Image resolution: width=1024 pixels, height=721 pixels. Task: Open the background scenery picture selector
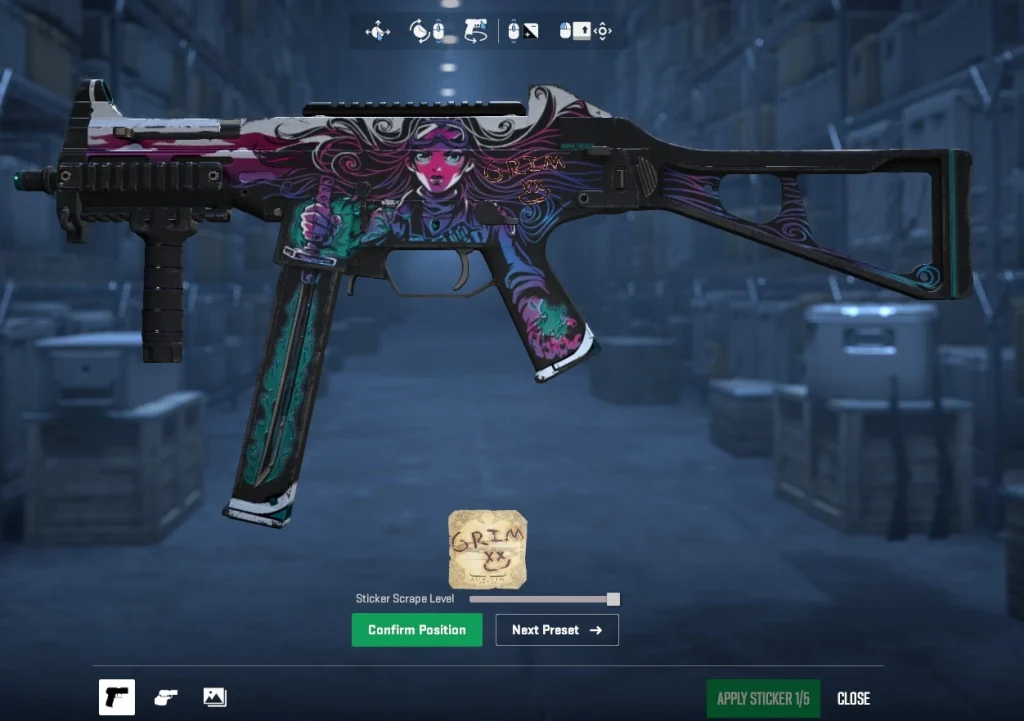tap(214, 697)
